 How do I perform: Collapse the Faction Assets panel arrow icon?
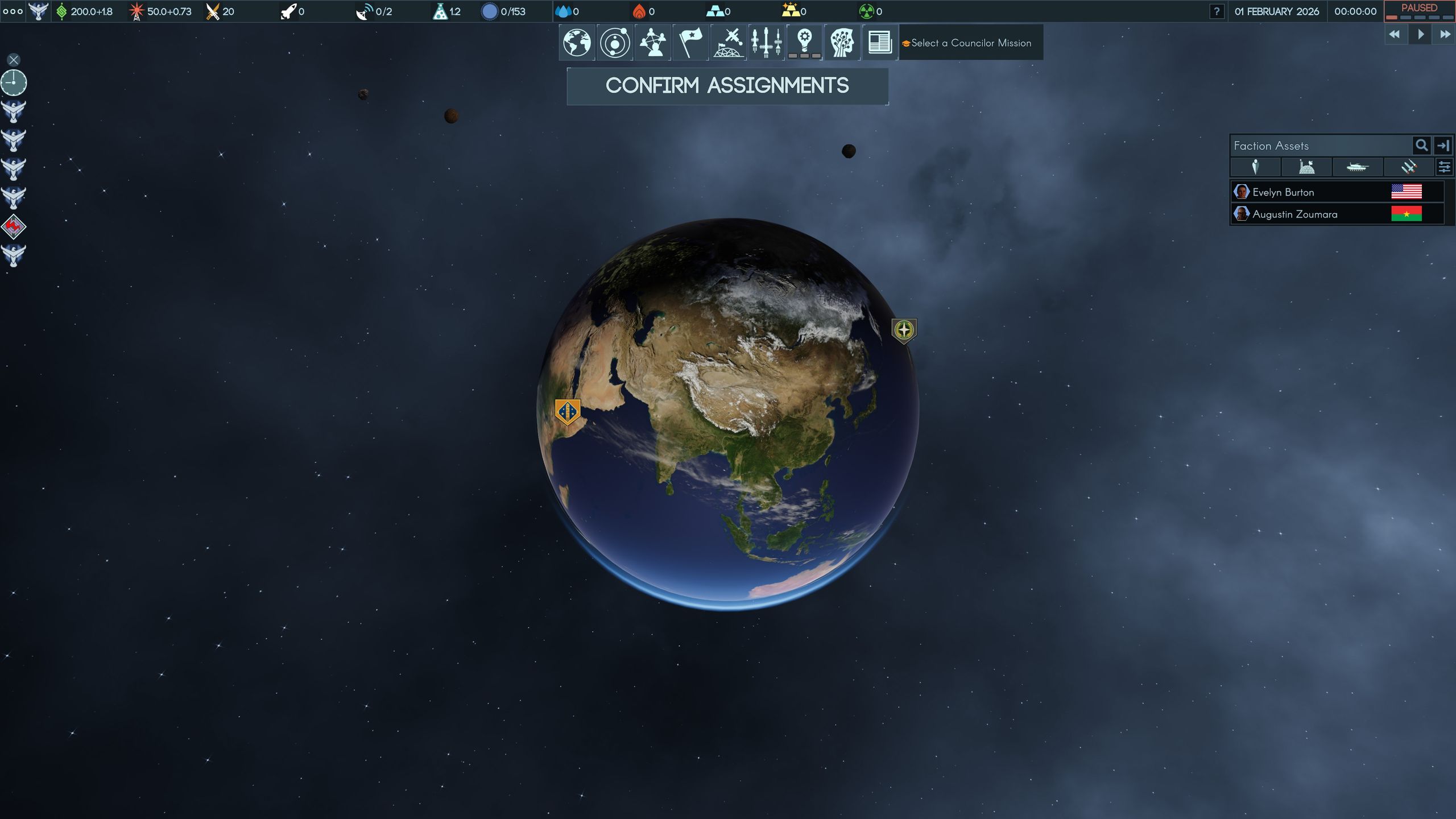click(x=1443, y=146)
